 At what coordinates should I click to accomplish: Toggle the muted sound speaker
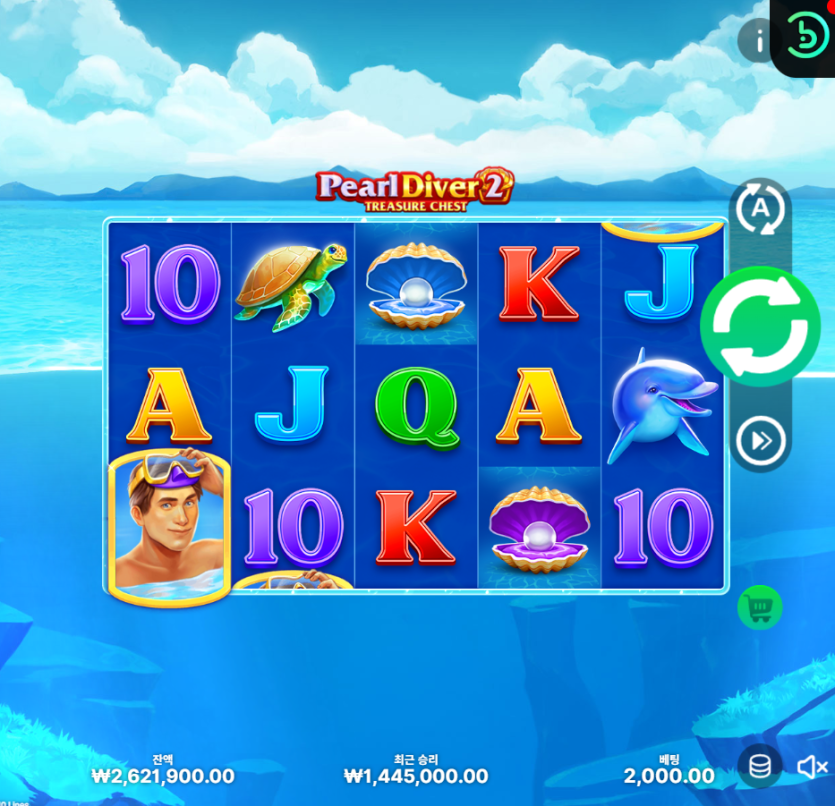(811, 767)
